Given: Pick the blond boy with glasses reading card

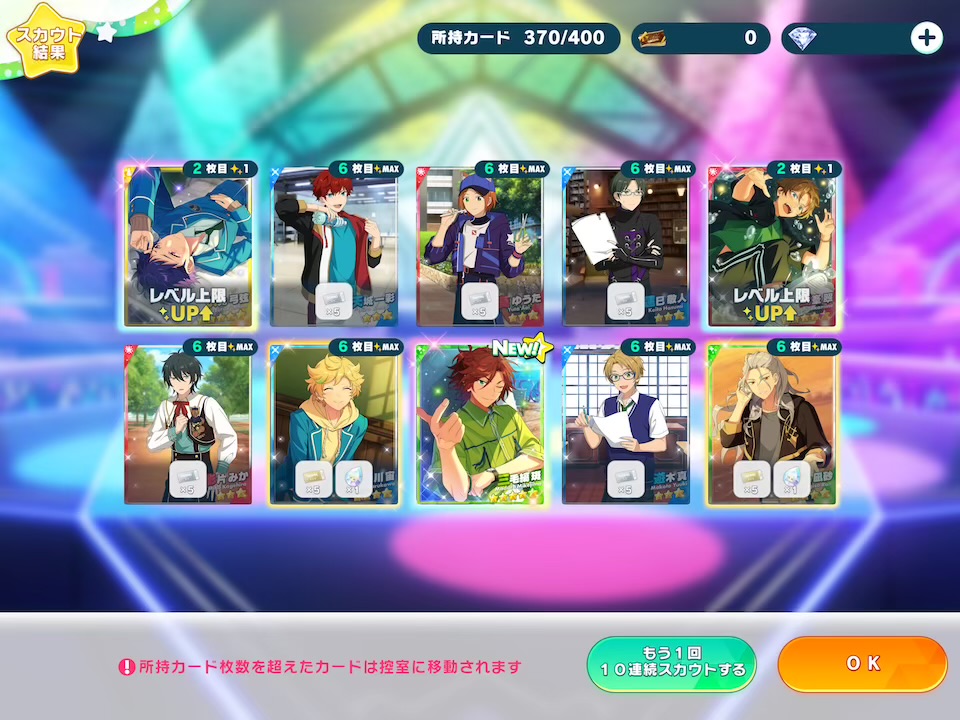Looking at the screenshot, I should [x=626, y=425].
